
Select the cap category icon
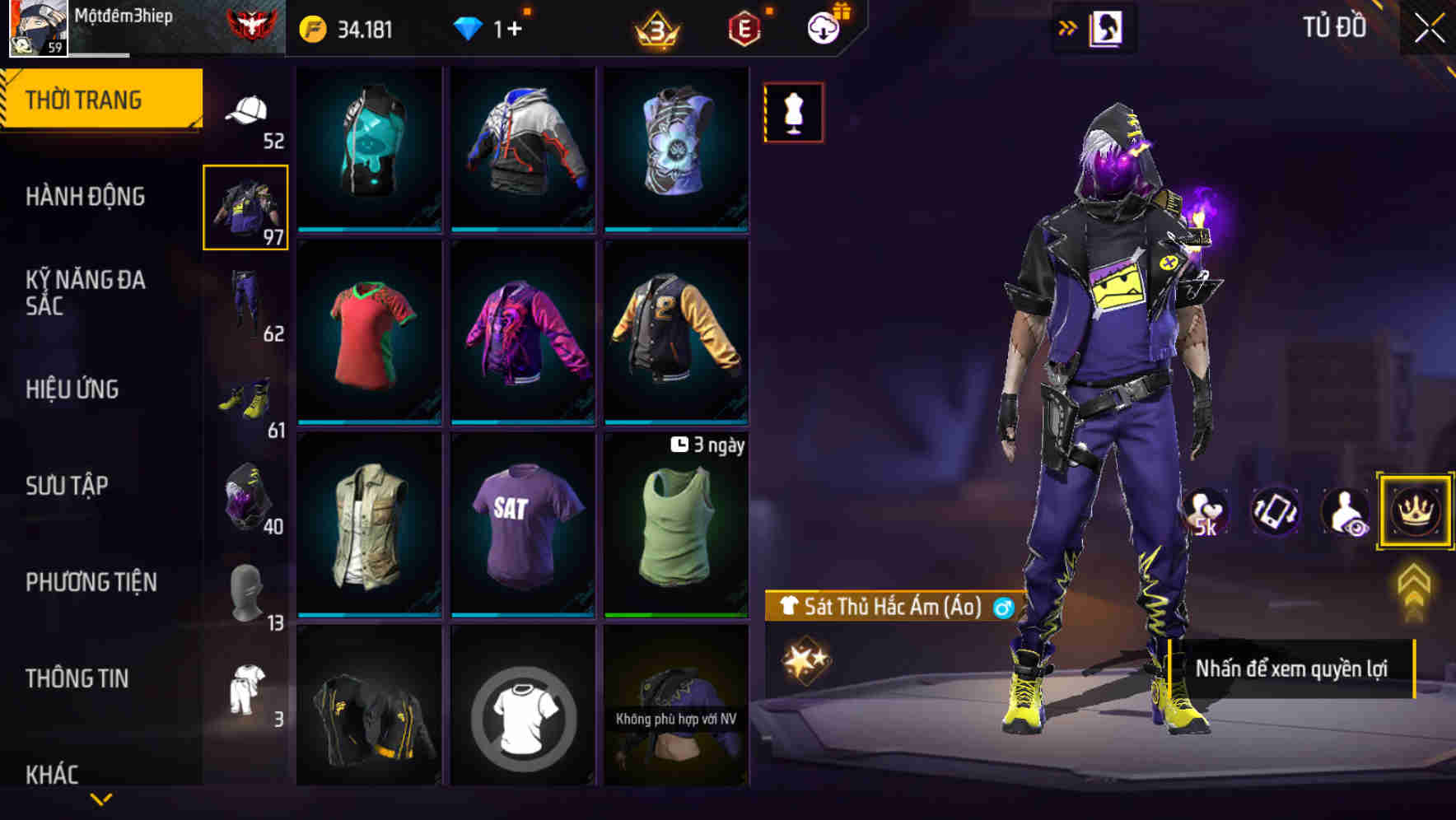(249, 111)
